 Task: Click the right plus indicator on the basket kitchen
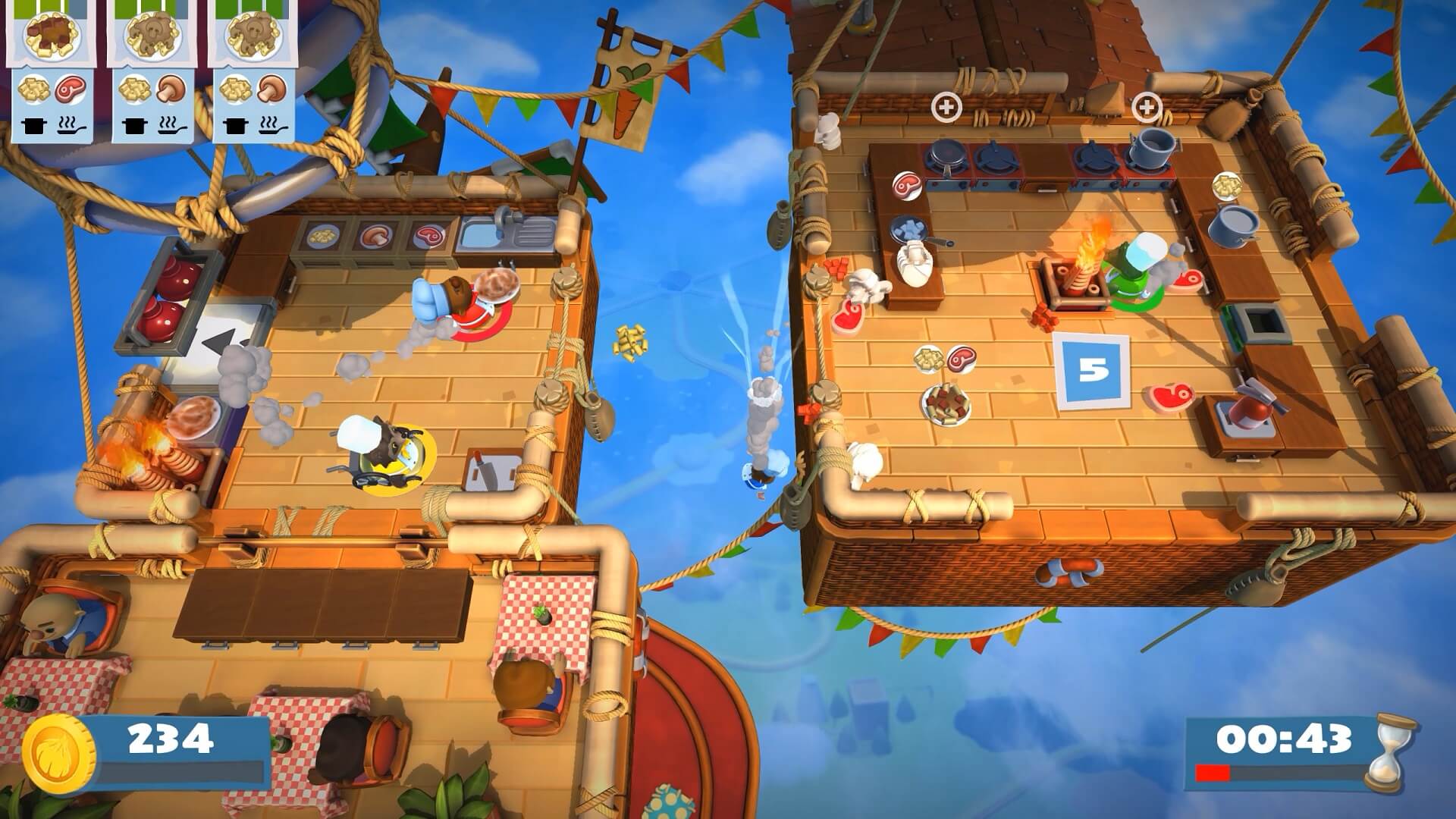tap(1147, 107)
